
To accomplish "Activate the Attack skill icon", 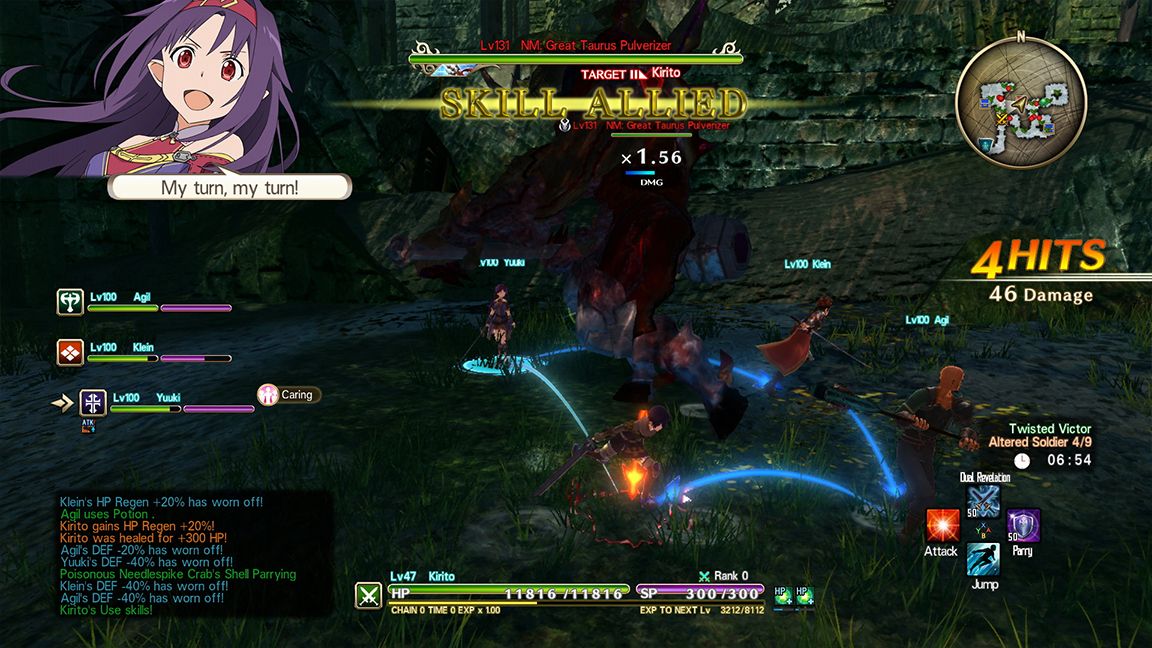I will (x=942, y=525).
